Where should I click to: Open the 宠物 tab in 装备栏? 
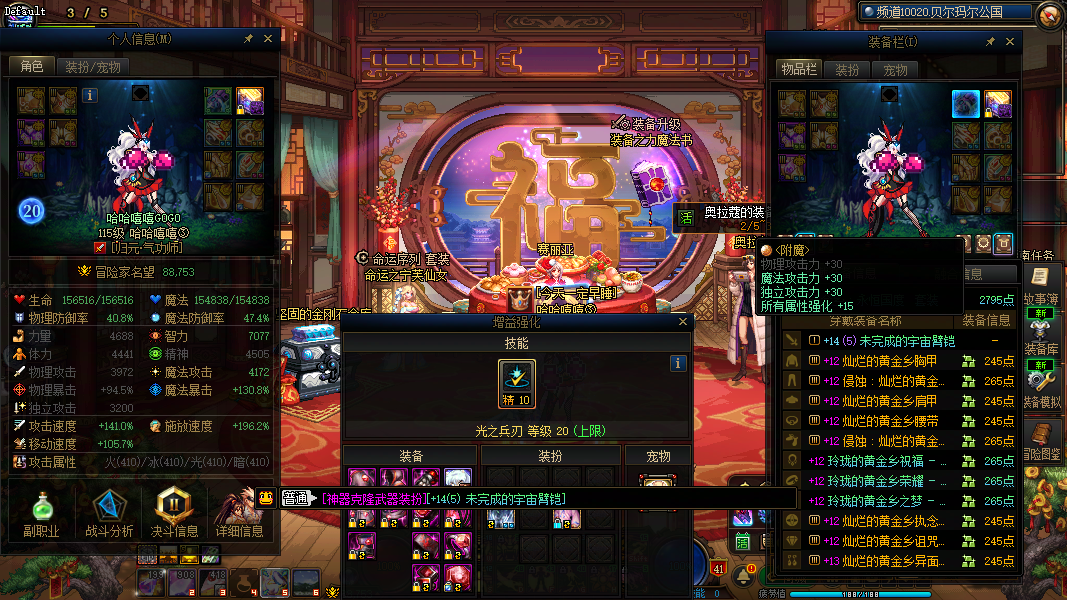point(895,70)
